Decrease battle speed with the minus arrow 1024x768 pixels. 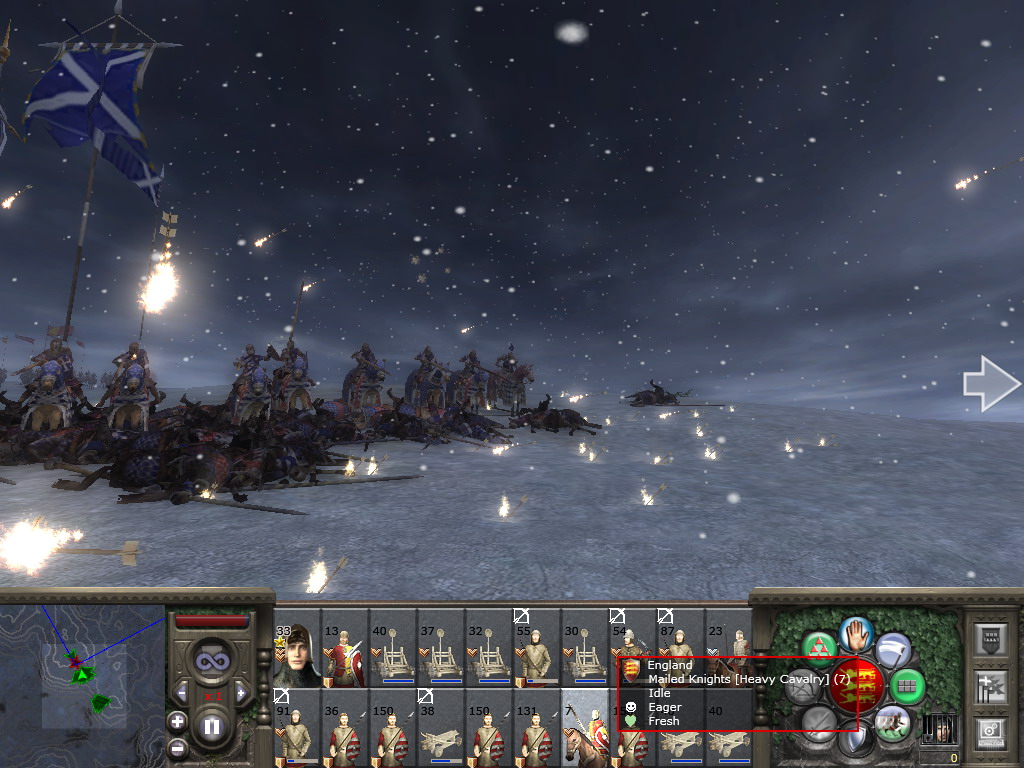(183, 691)
